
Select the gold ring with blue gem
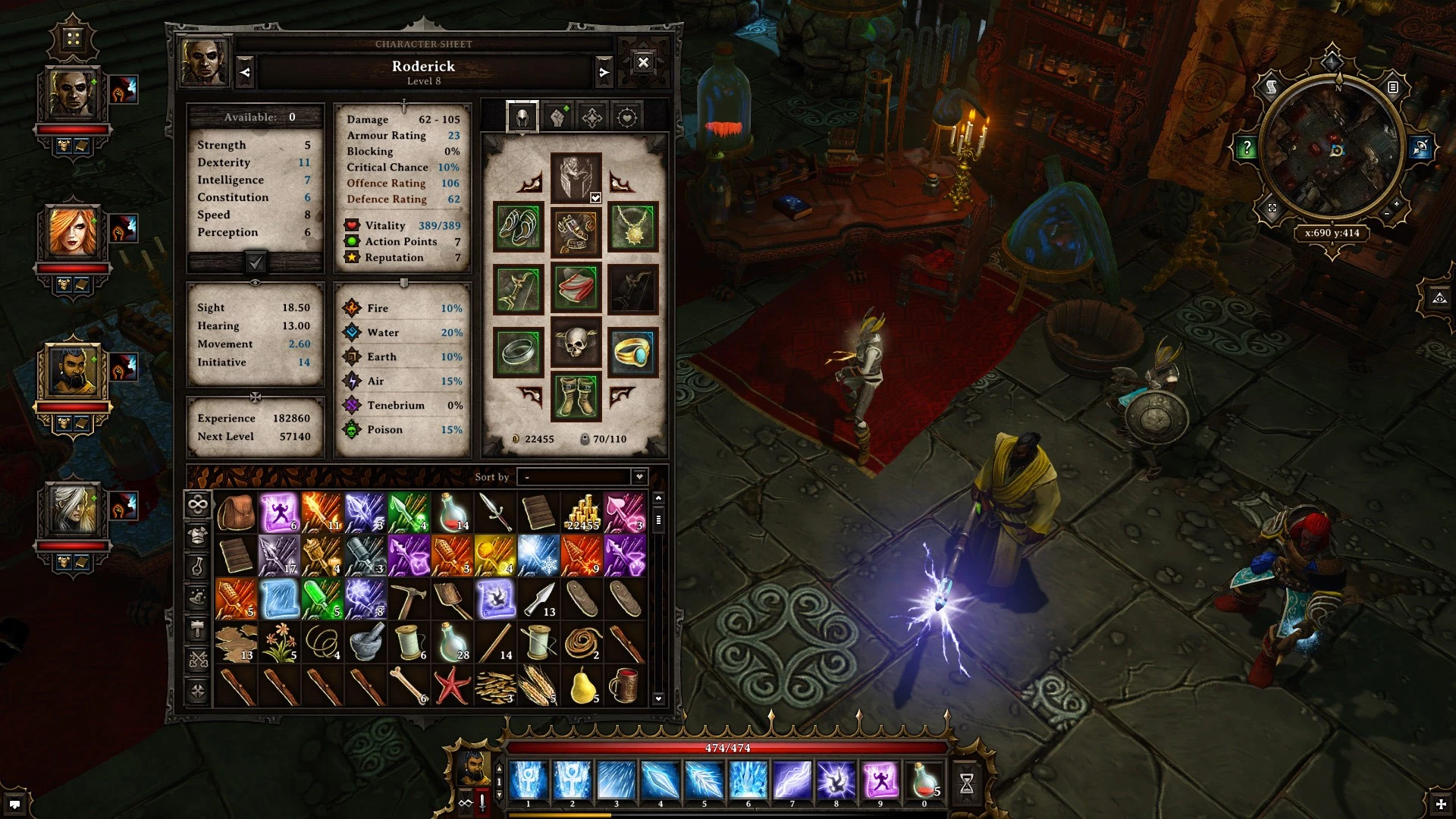coord(632,351)
